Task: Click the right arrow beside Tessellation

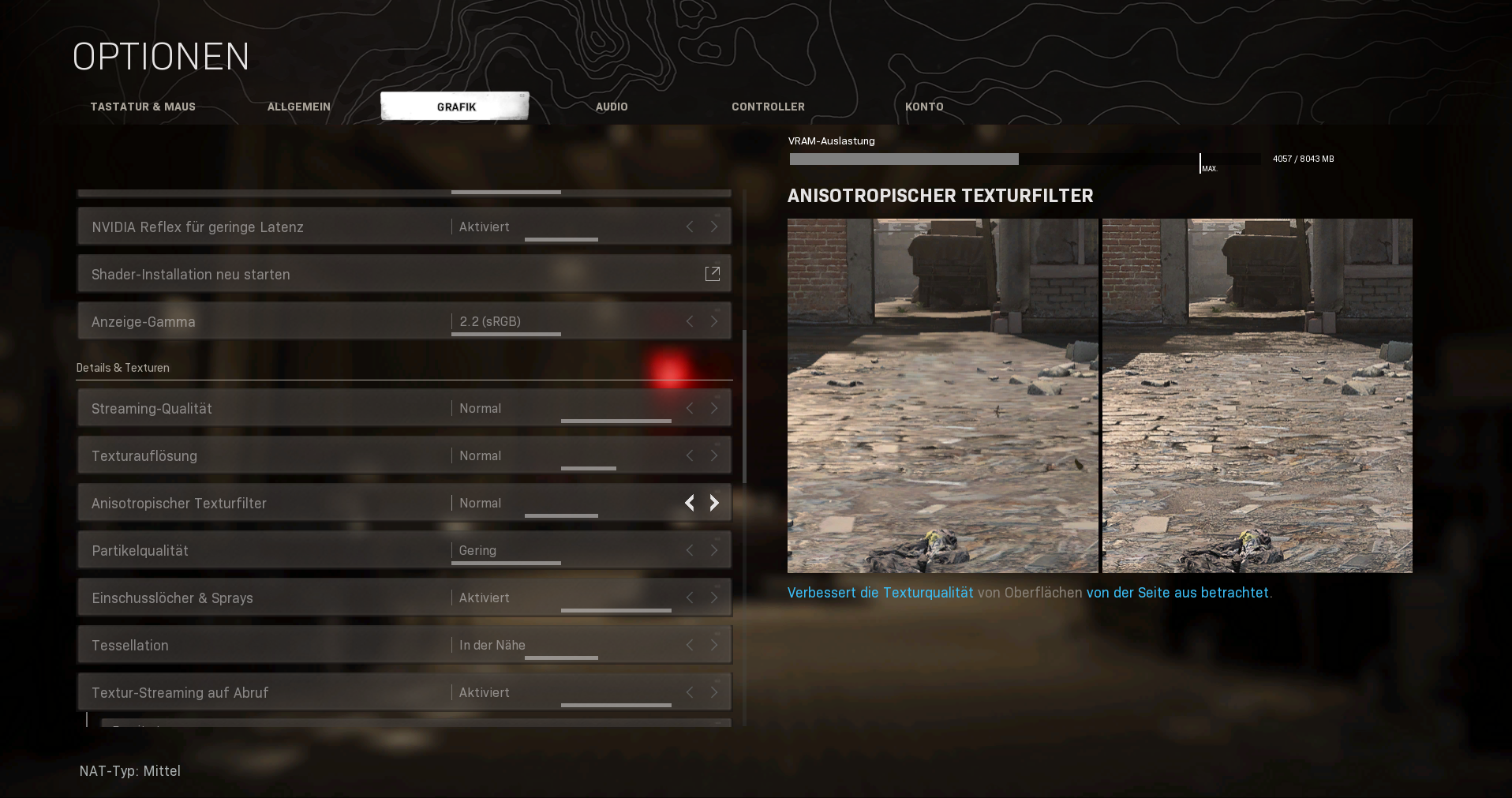Action: pyautogui.click(x=714, y=645)
